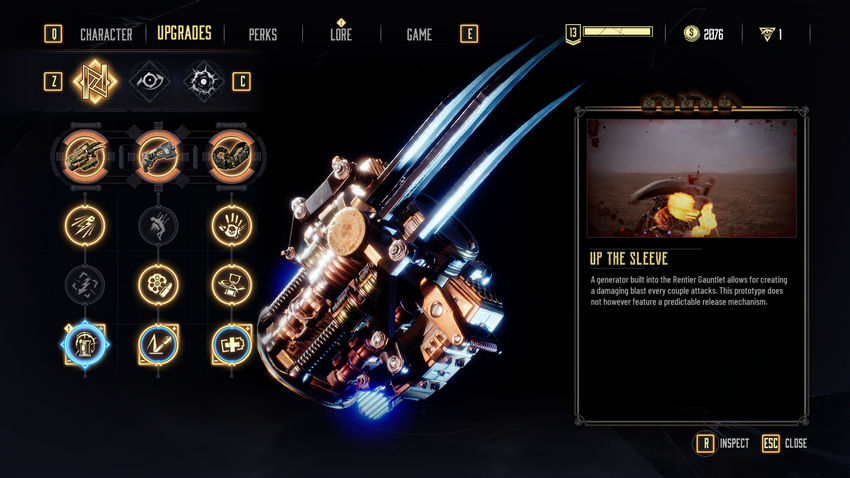Click the Close button label

tap(796, 443)
